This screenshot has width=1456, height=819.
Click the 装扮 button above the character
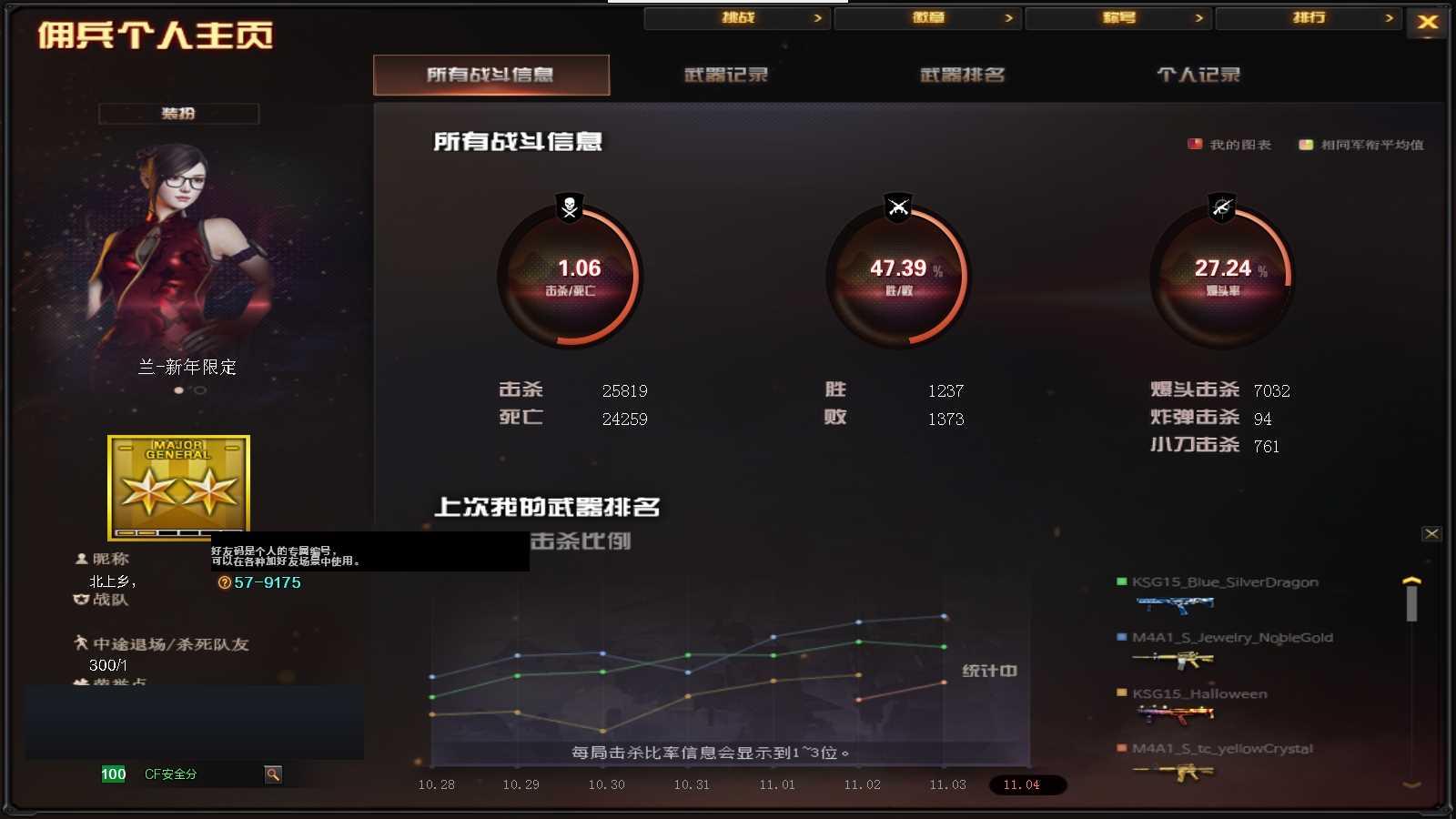(x=179, y=113)
